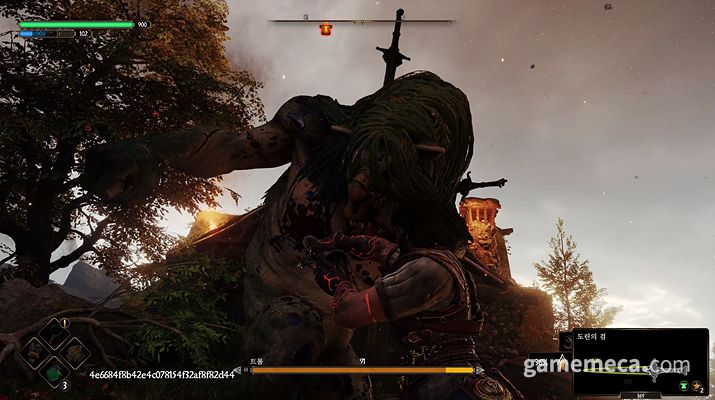Click the red enemy marker on compass
The image size is (715, 400).
coord(326,29)
